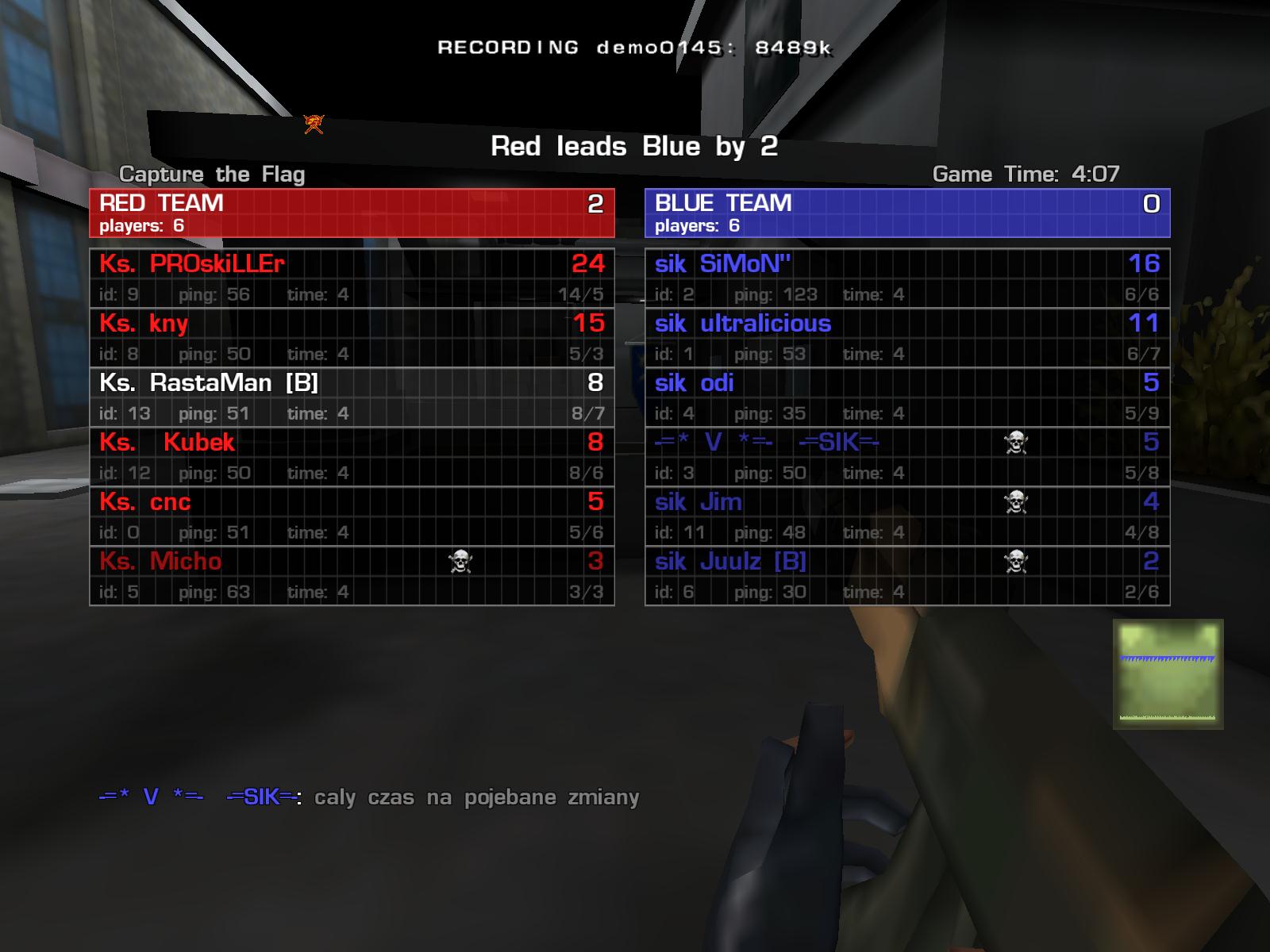
Task: Select the RED TEAM header panel
Action: (352, 213)
